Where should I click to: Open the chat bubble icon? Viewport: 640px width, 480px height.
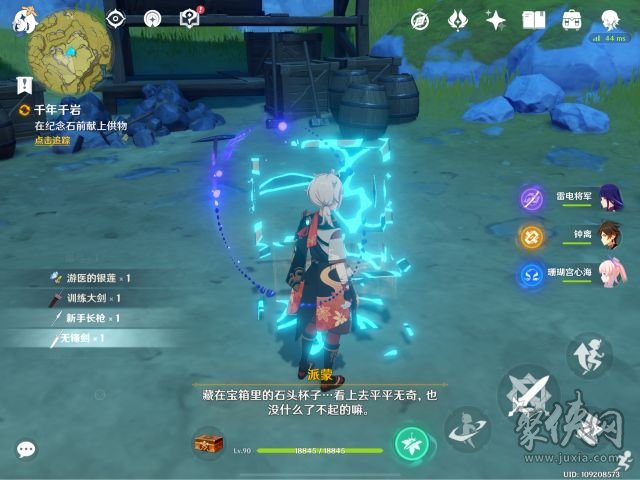click(26, 450)
